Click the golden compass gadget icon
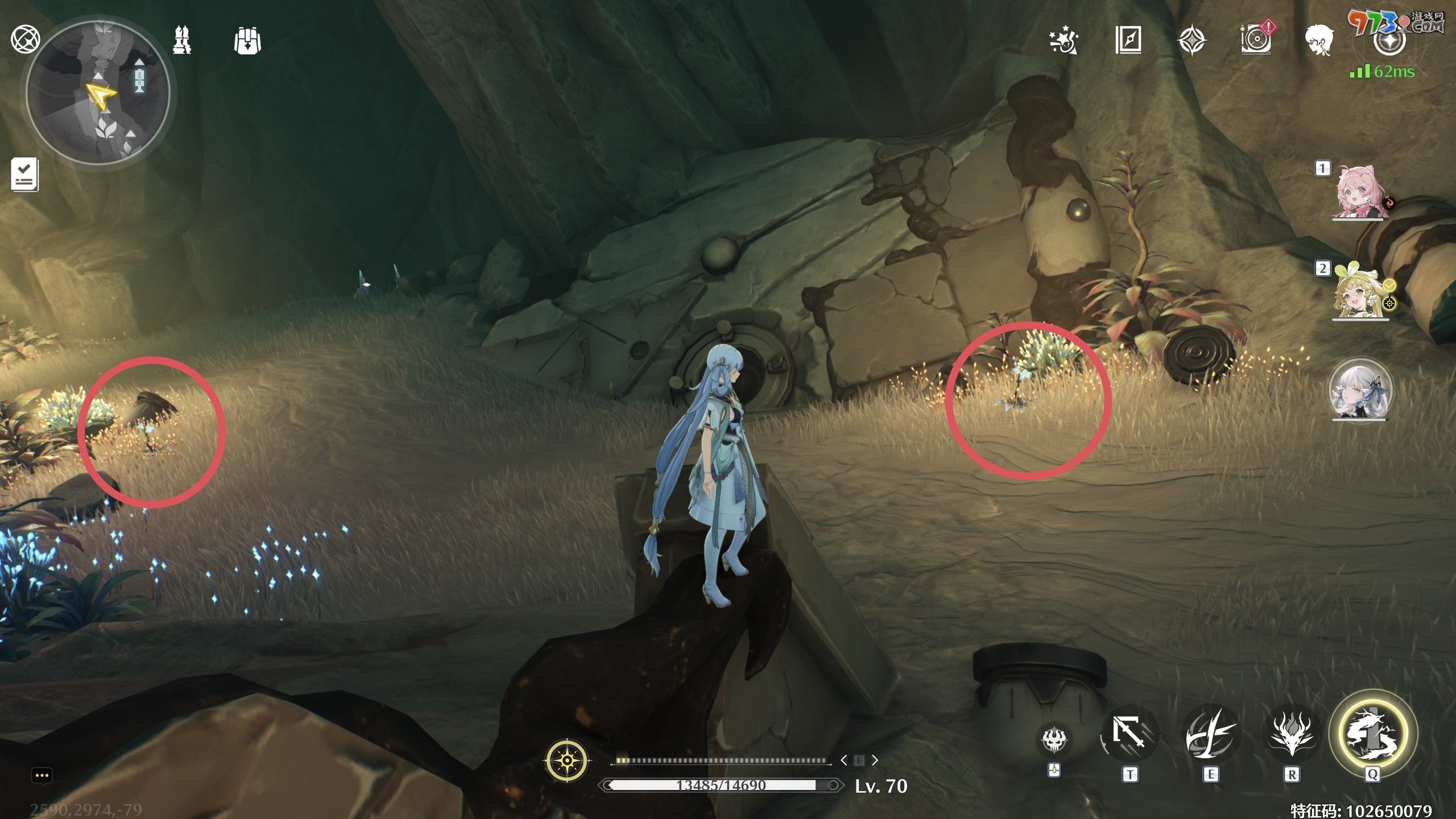The image size is (1456, 819). pos(567,760)
